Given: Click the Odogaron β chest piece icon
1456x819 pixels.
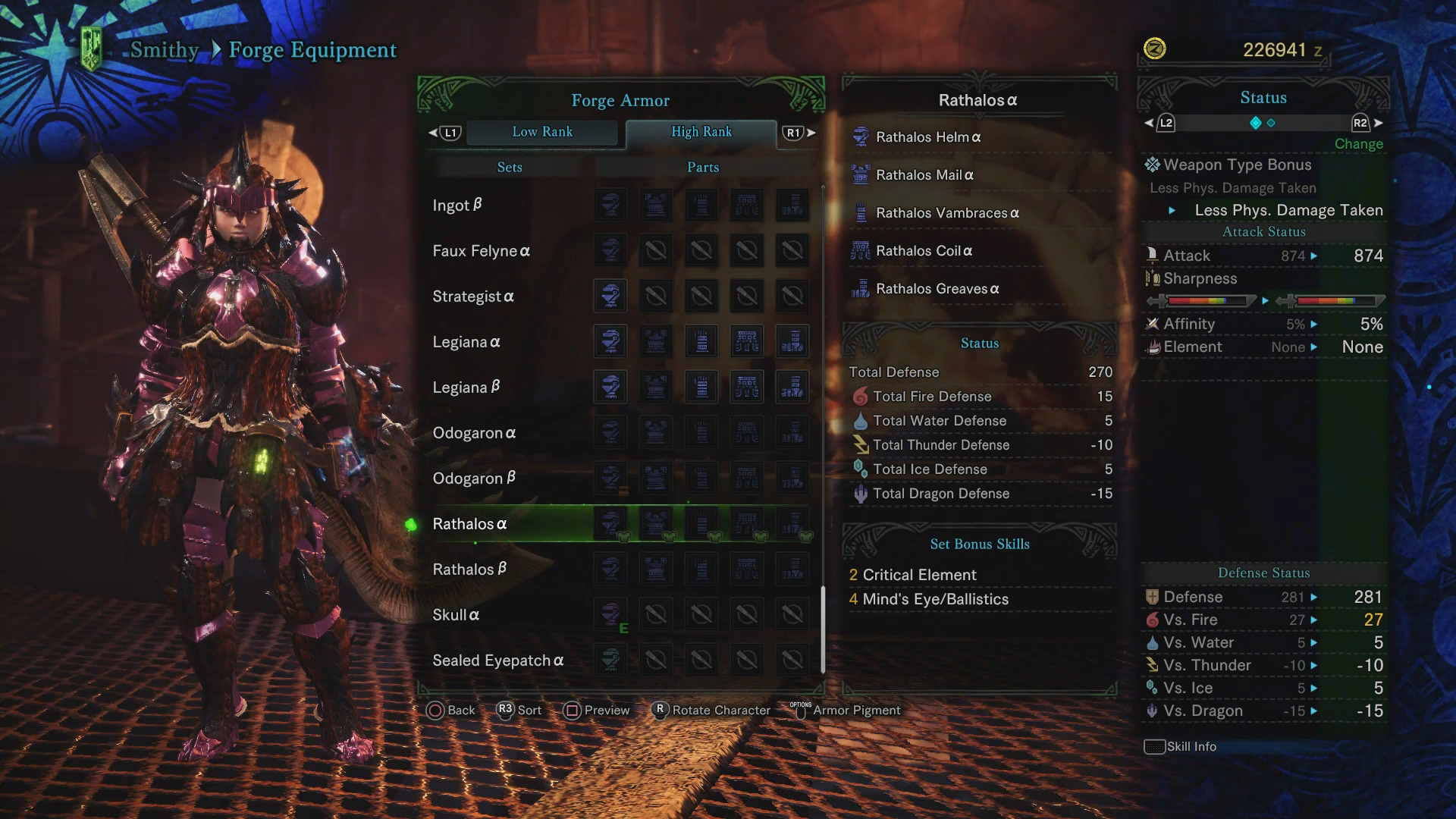Looking at the screenshot, I should [656, 478].
